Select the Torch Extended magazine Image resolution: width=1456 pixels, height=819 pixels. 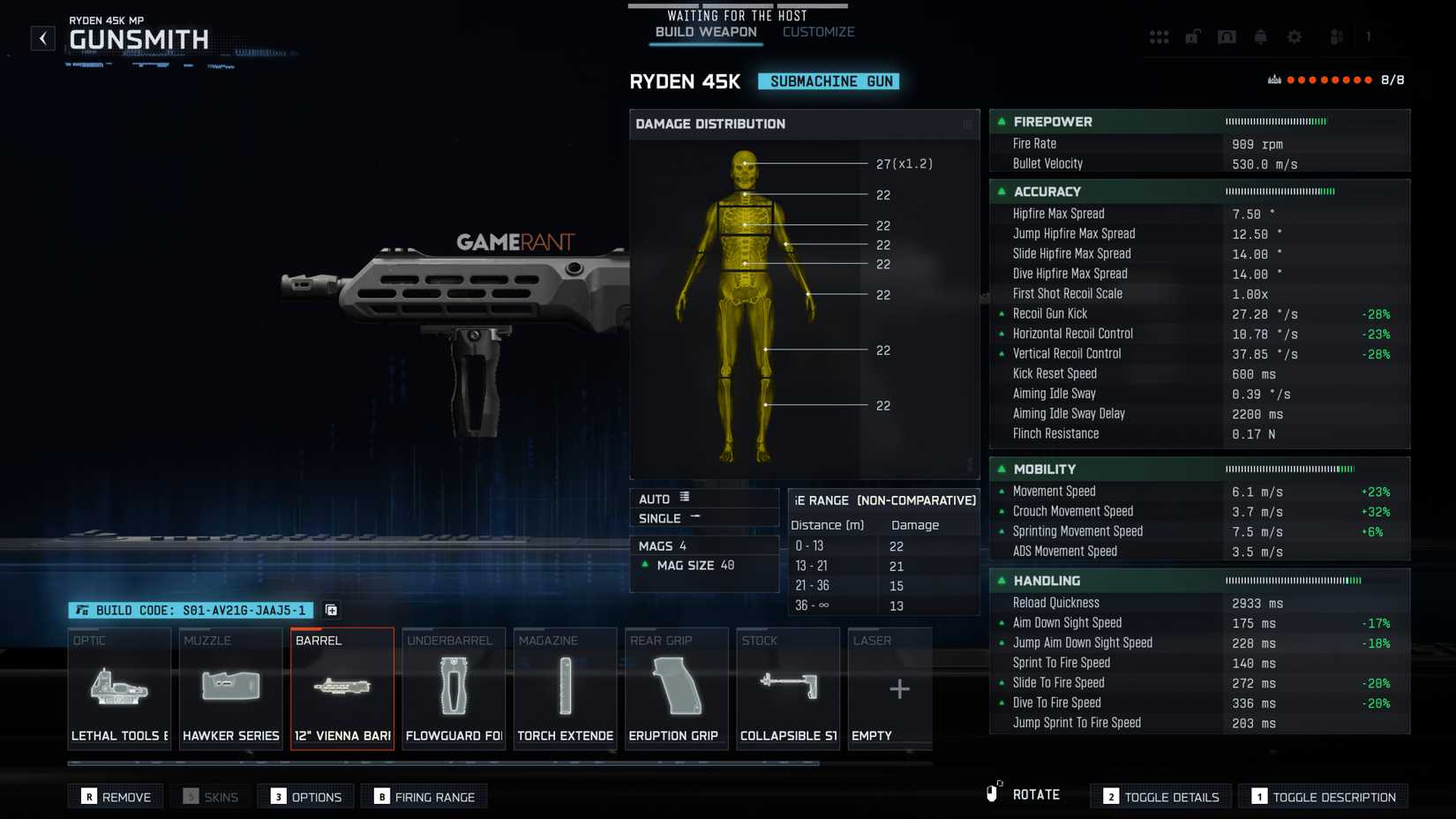tap(565, 688)
